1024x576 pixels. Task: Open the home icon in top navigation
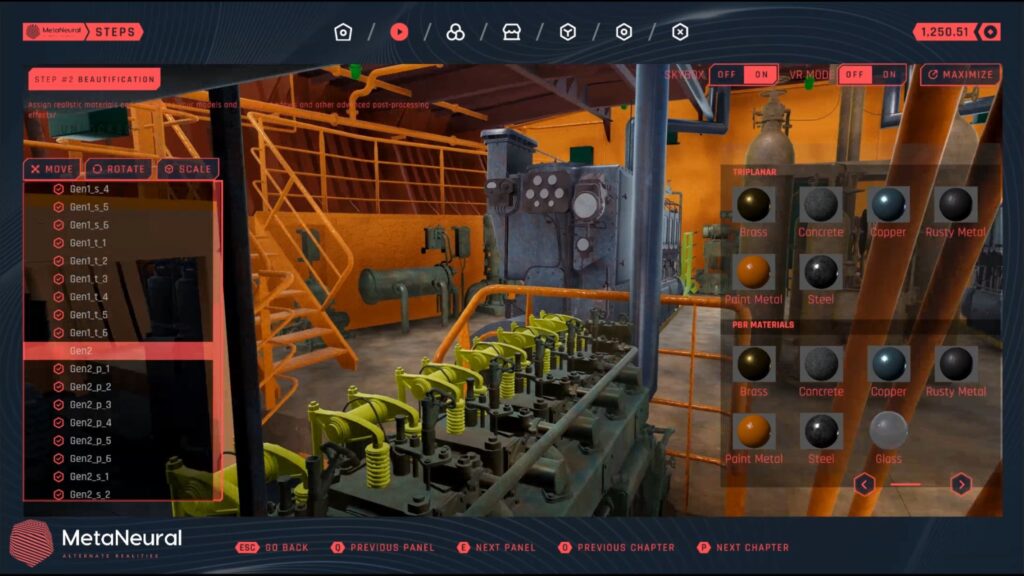(x=343, y=32)
